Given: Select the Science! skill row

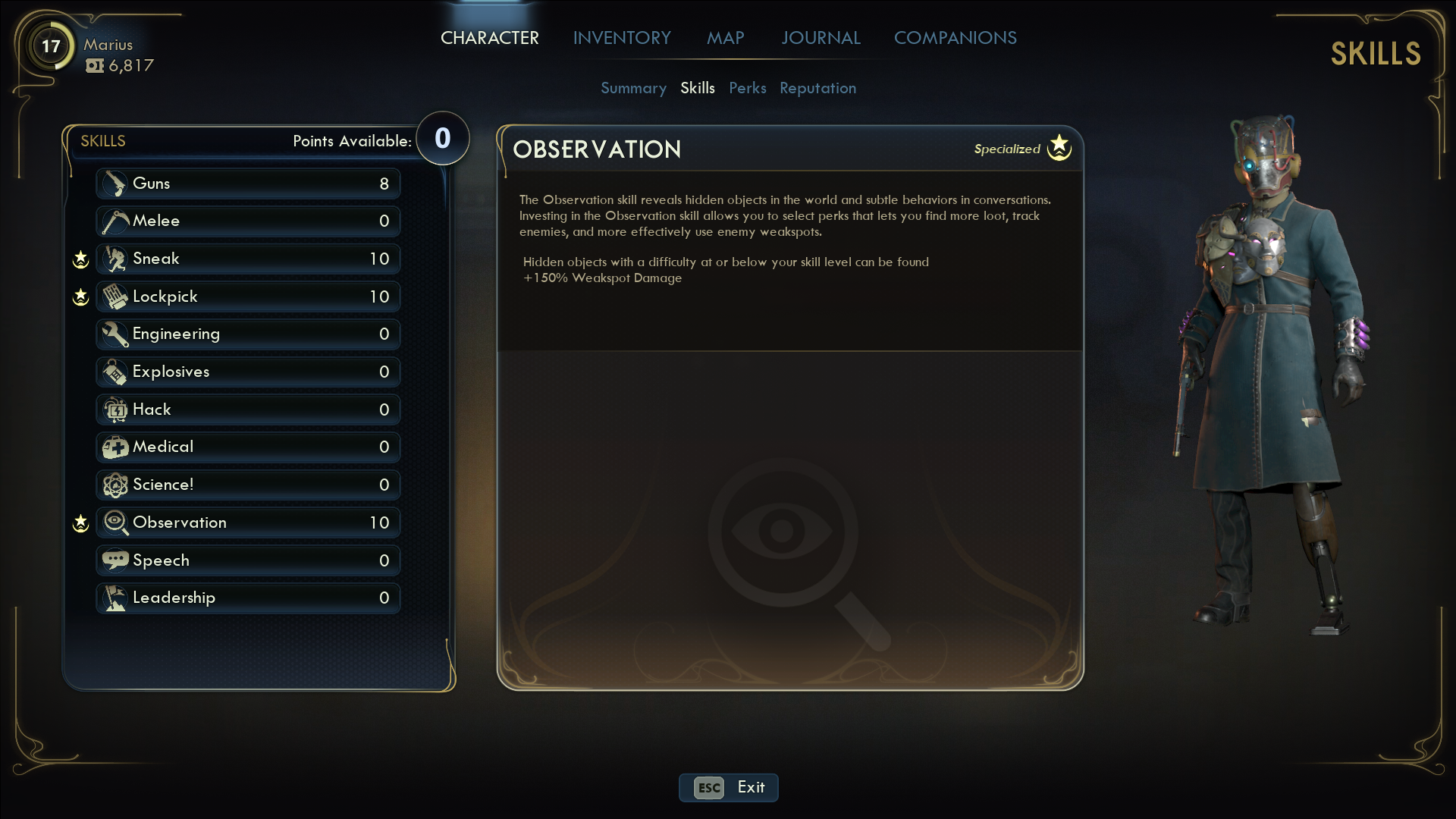Looking at the screenshot, I should [248, 485].
